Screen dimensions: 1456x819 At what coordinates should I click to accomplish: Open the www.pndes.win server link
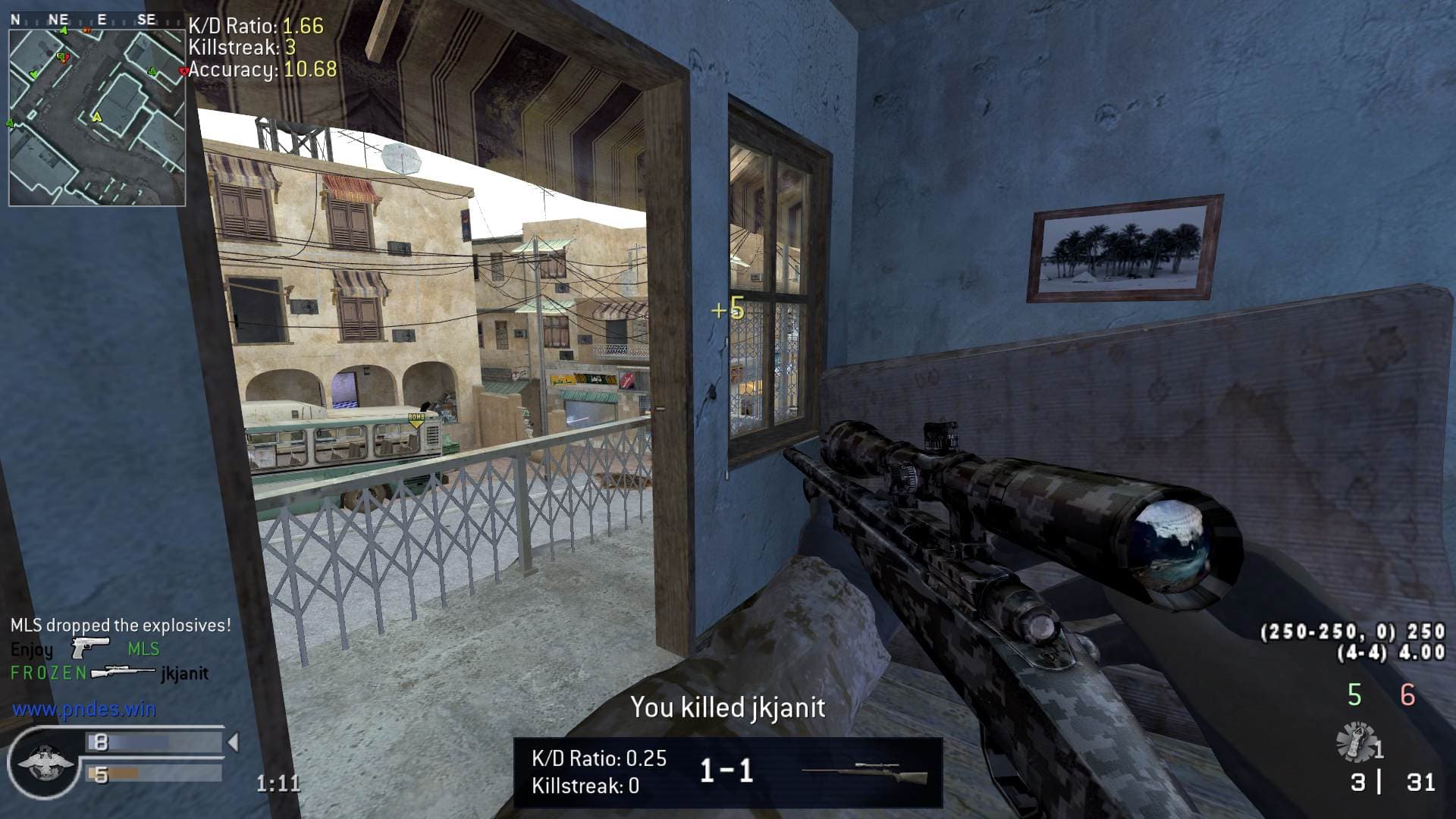[x=84, y=709]
